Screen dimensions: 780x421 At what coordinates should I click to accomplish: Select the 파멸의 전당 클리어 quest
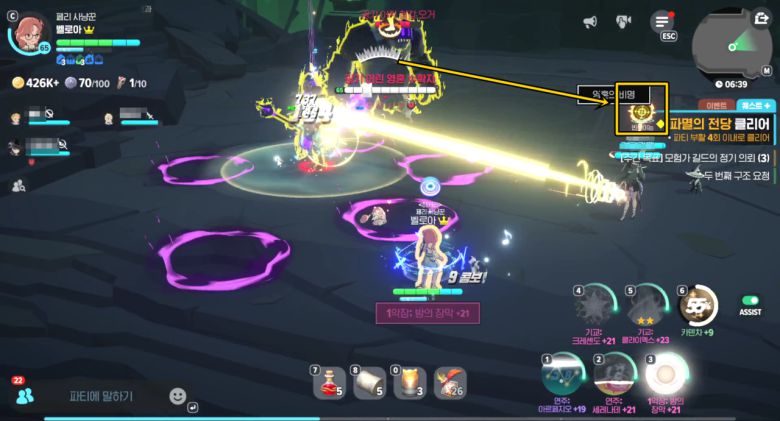click(727, 123)
